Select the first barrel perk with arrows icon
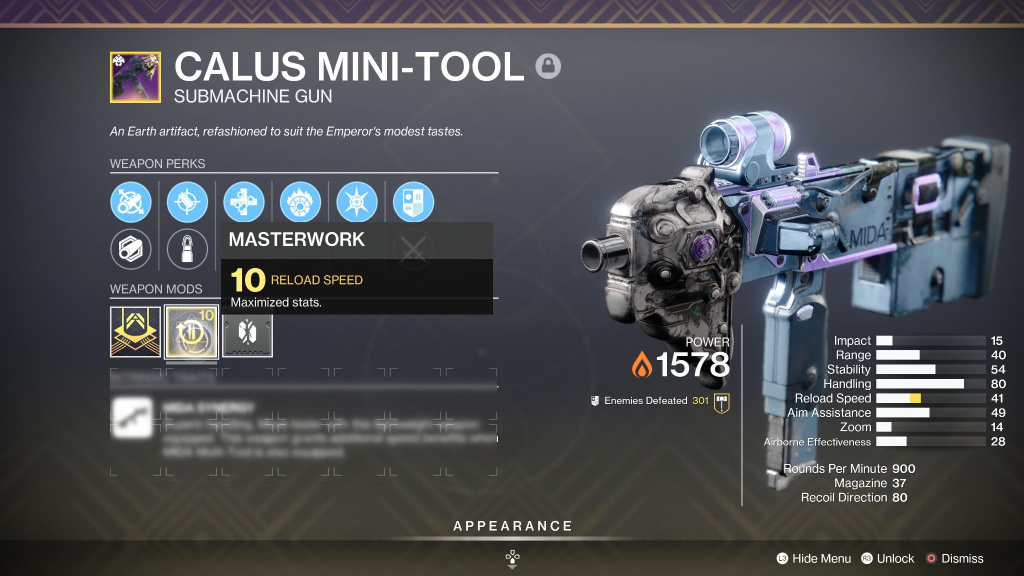This screenshot has height=576, width=1024. (131, 202)
